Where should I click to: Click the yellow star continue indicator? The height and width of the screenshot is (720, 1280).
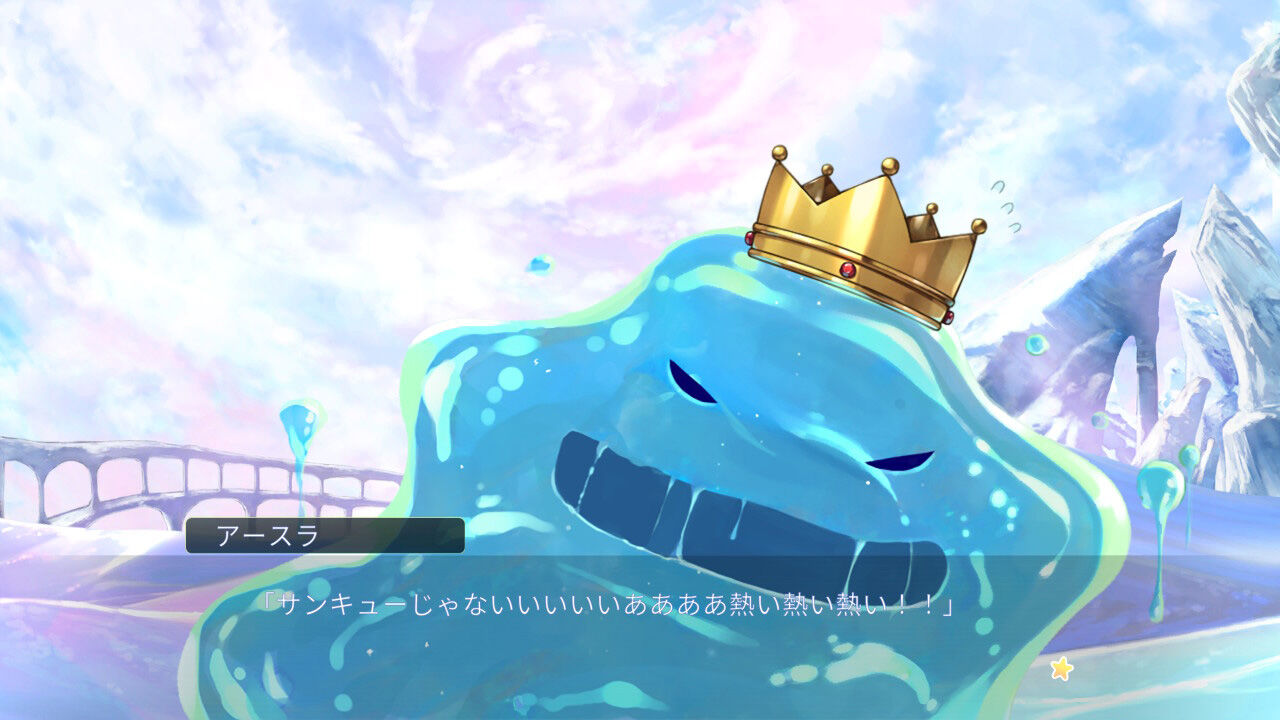(x=1064, y=668)
